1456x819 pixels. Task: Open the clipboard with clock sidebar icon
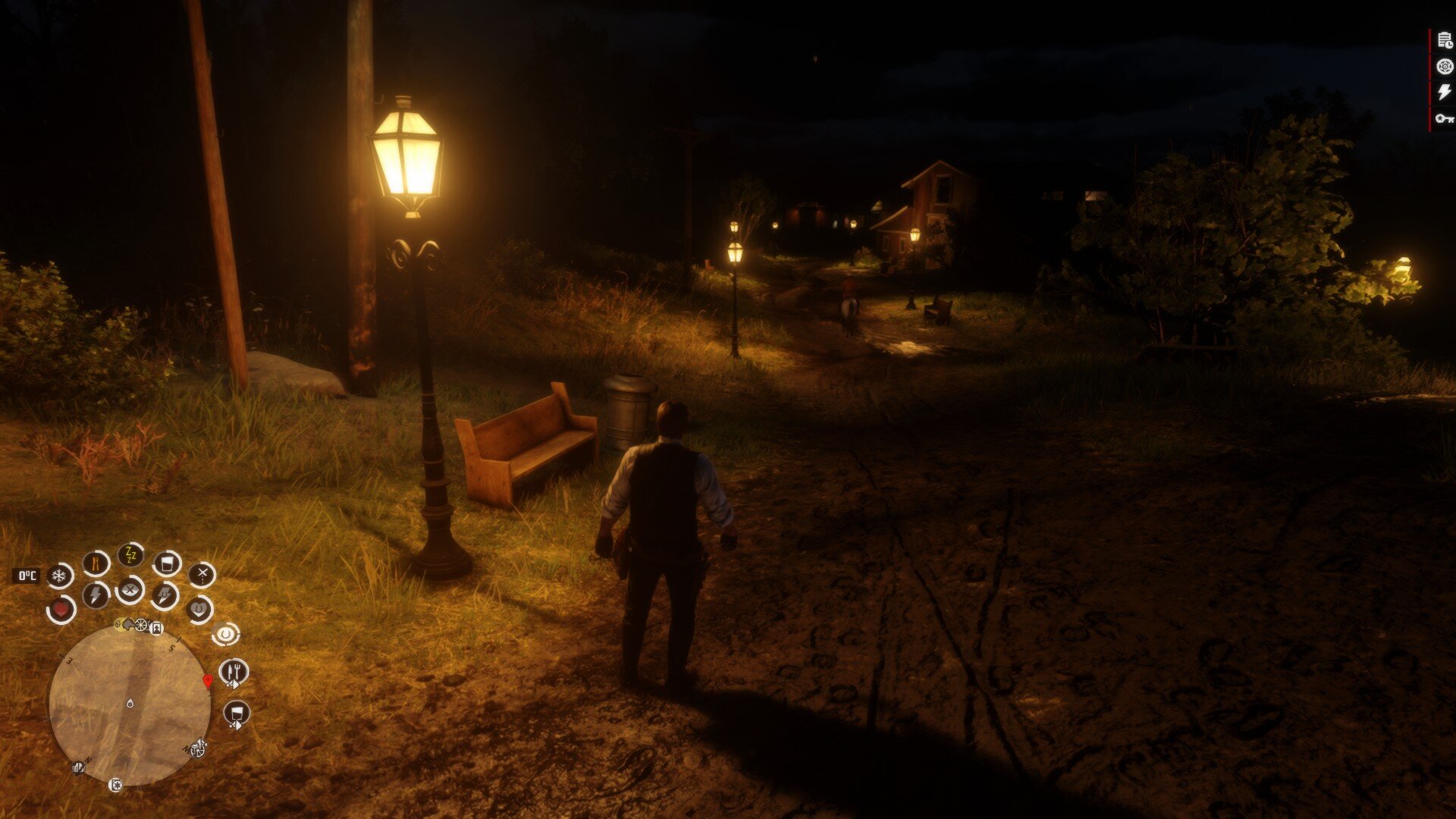tap(1445, 42)
